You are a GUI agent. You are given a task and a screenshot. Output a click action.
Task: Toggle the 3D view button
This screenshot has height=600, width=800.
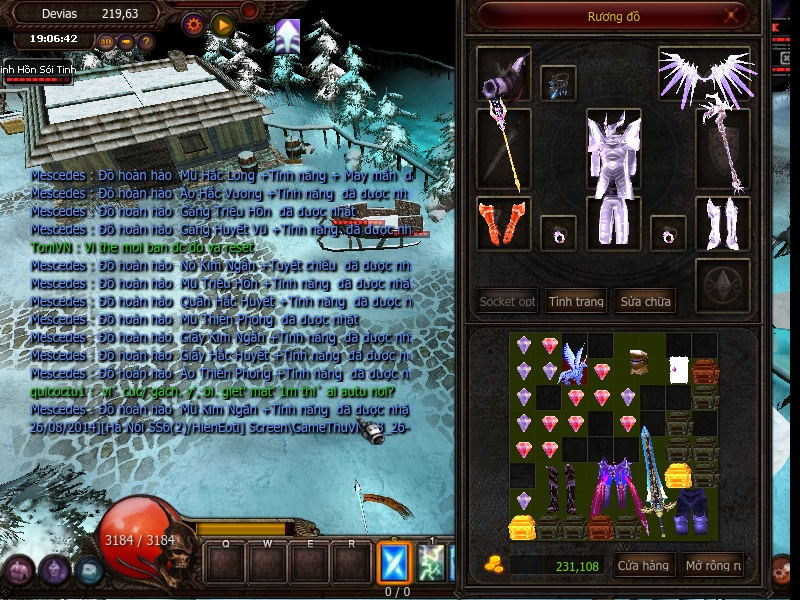click(106, 42)
